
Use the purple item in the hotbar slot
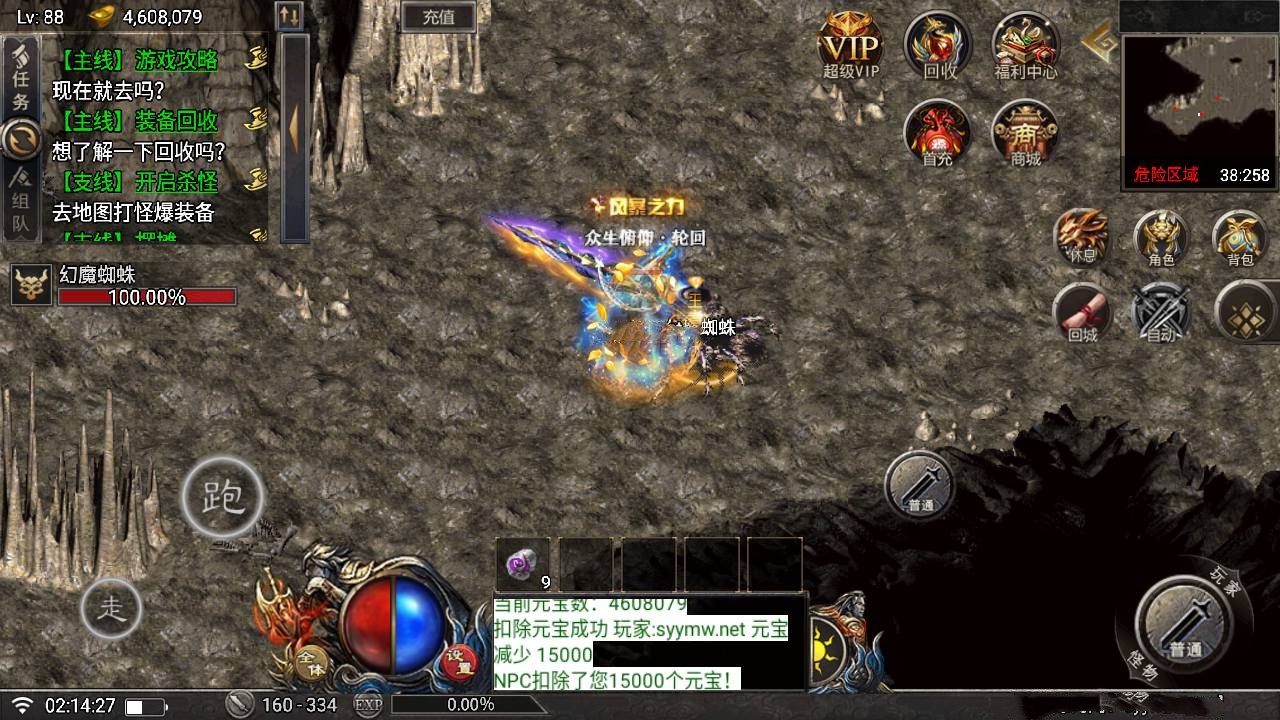point(523,564)
